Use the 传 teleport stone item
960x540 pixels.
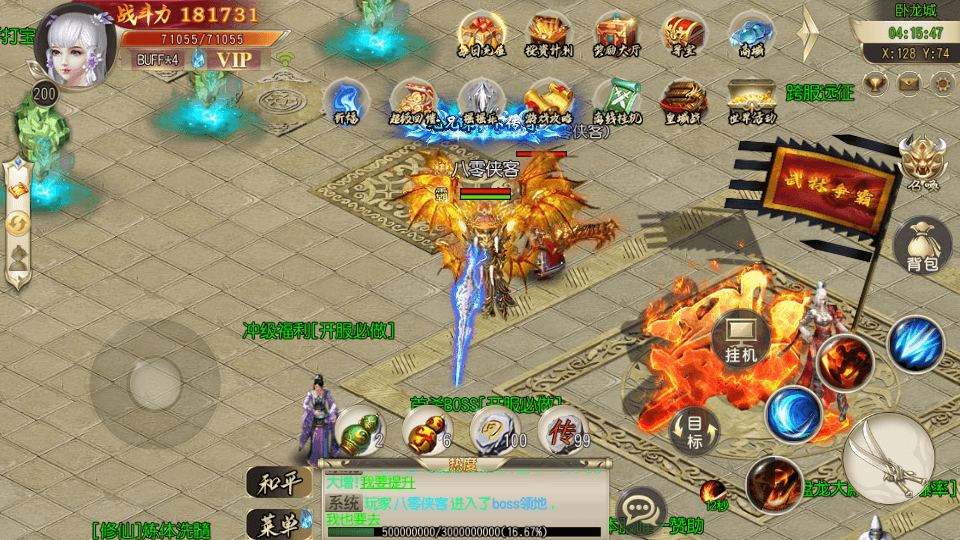point(563,431)
